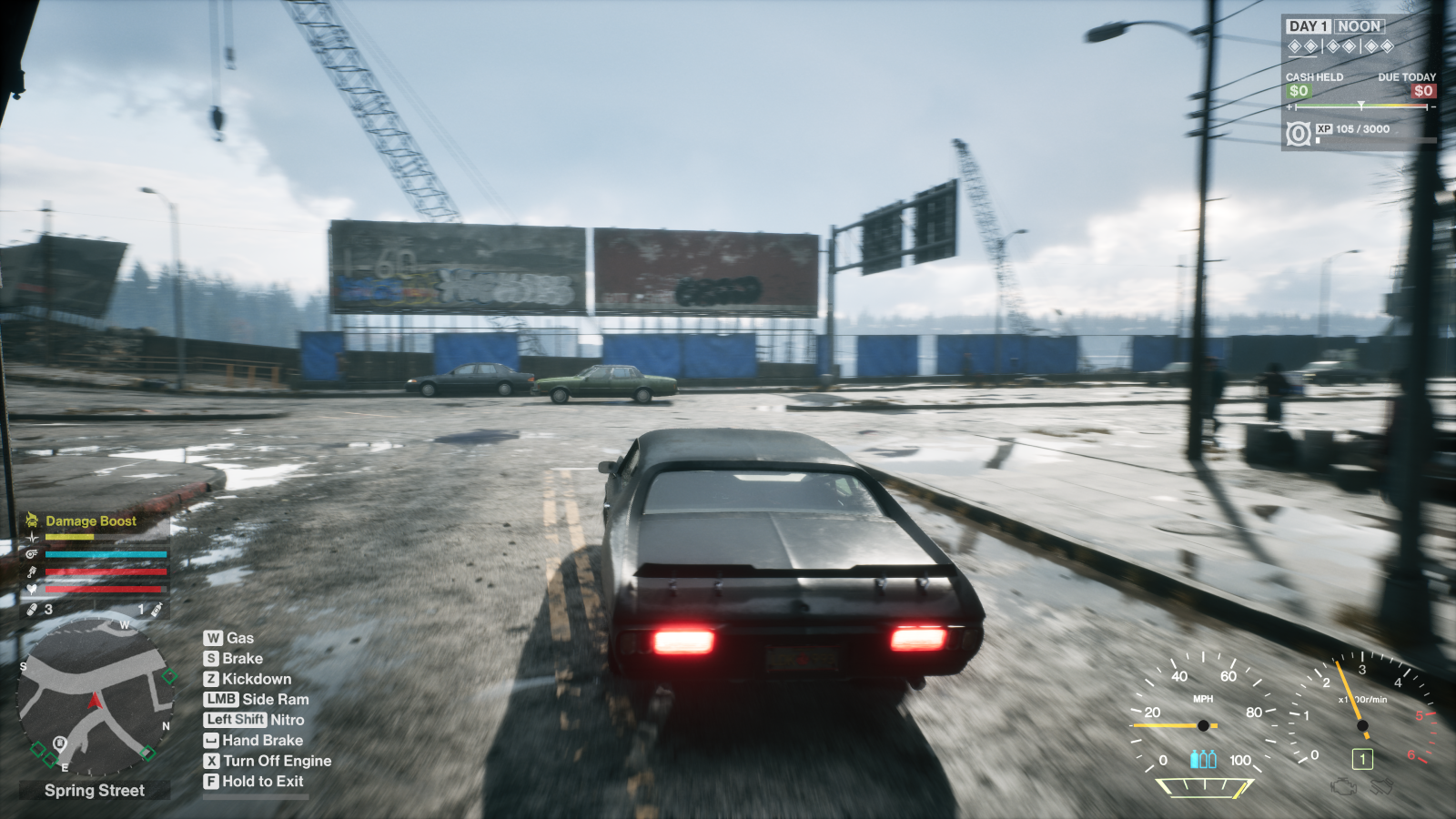Click the green gear indicator box
This screenshot has height=819, width=1456.
(1362, 759)
